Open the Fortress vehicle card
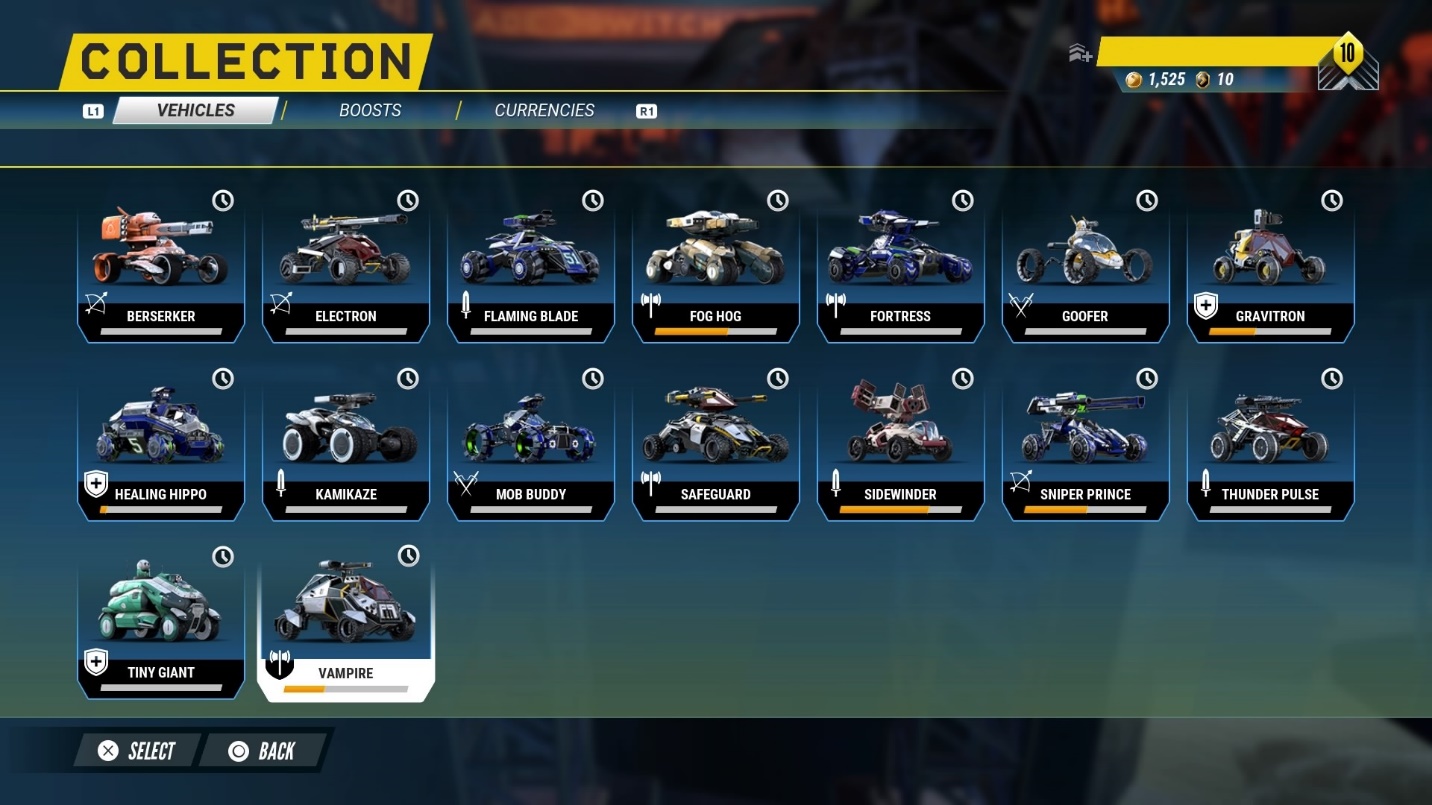1432x805 pixels. 900,265
